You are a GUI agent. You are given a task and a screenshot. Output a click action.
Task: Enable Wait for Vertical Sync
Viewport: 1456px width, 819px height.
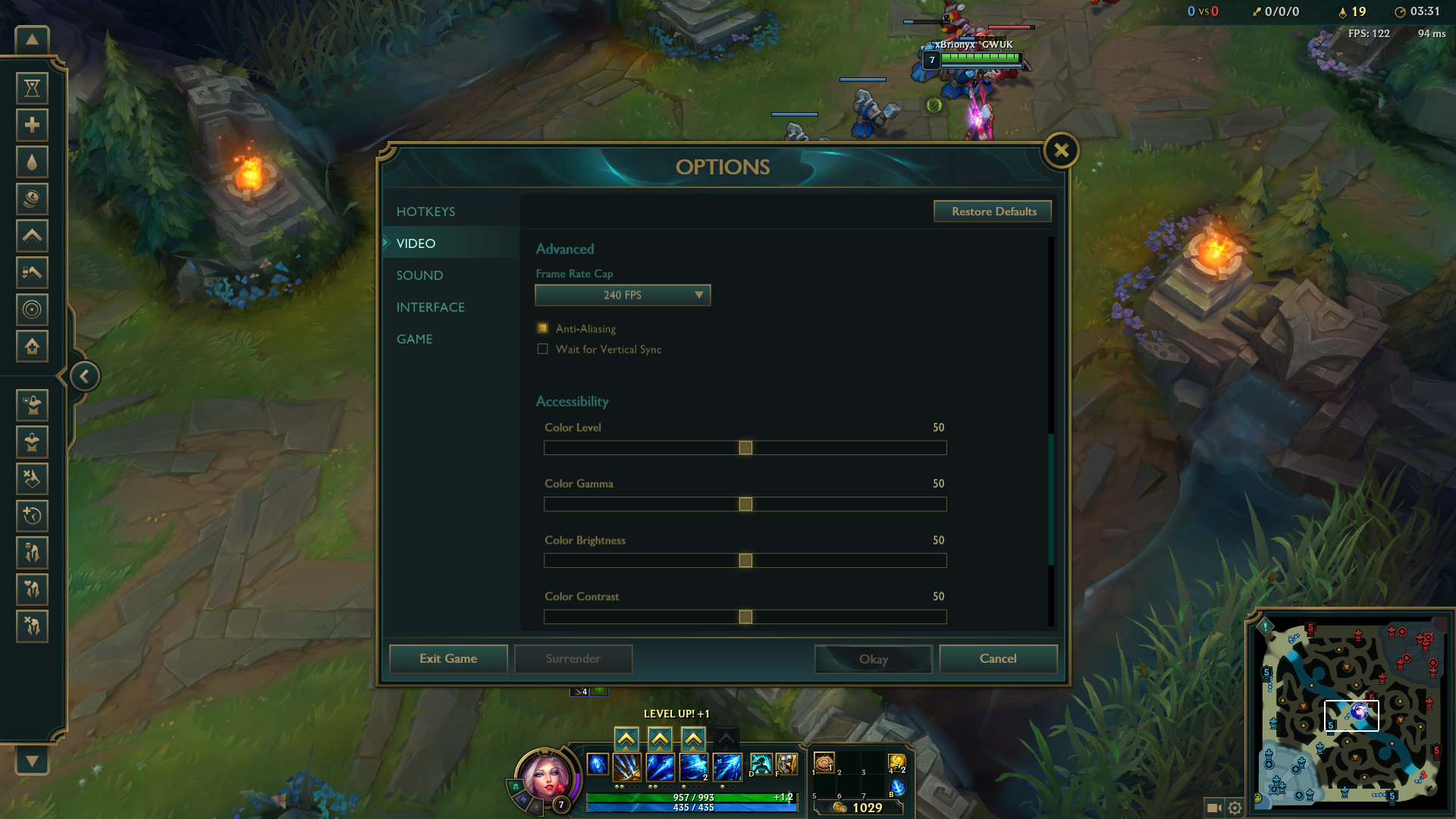(x=543, y=350)
